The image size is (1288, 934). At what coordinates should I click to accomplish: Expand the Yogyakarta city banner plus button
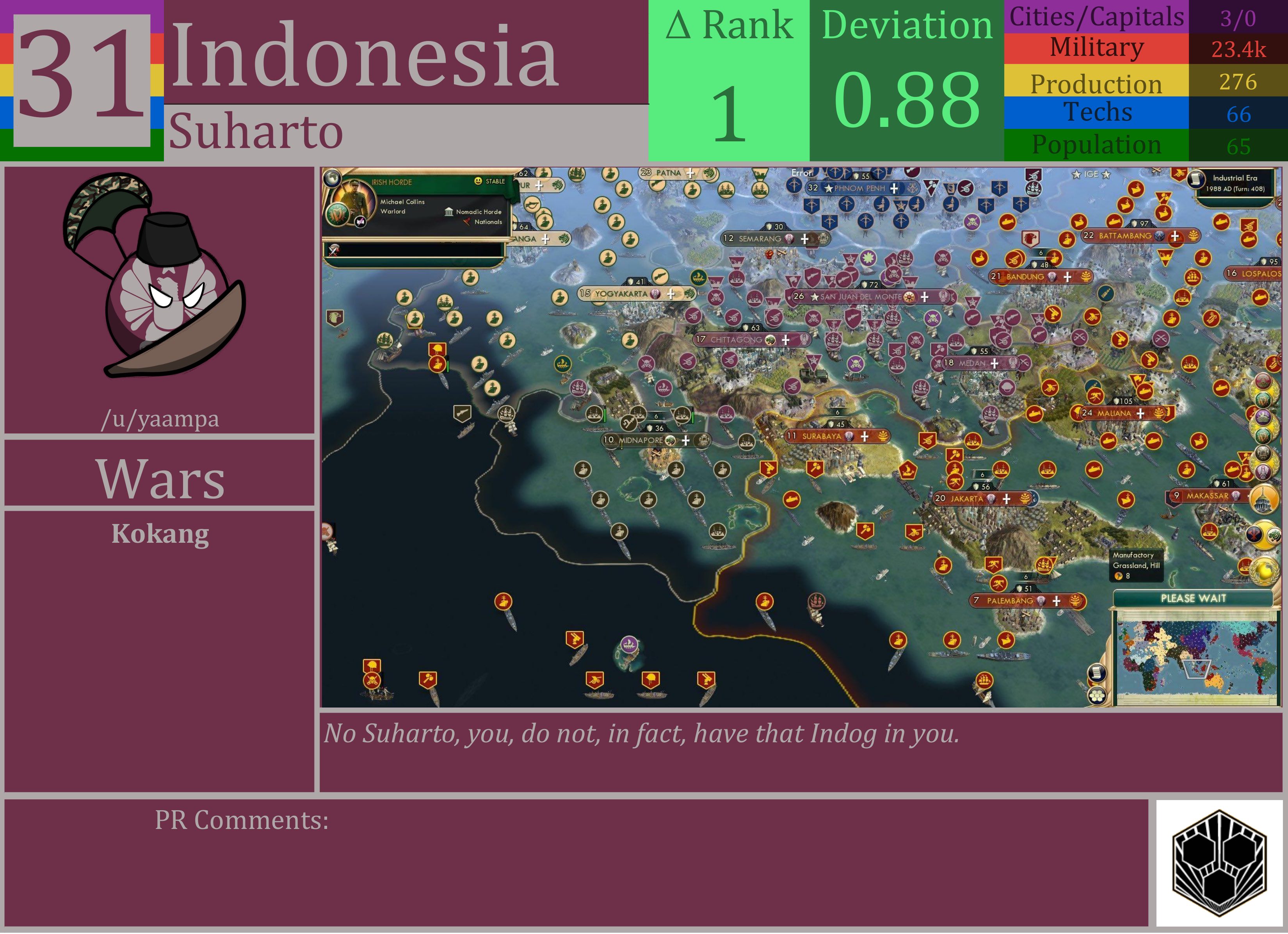pos(672,294)
